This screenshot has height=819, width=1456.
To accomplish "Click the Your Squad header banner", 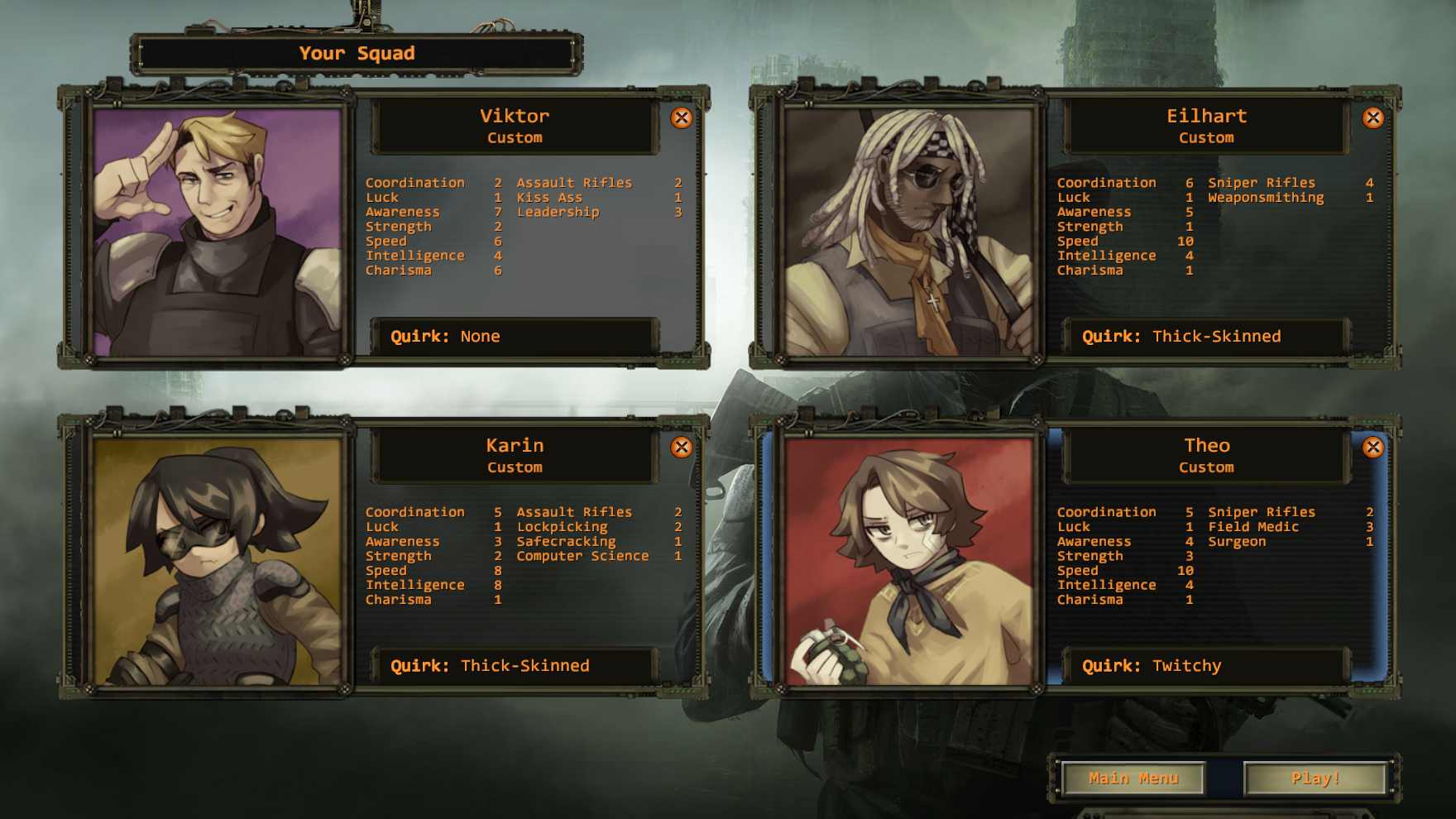I will 357,52.
